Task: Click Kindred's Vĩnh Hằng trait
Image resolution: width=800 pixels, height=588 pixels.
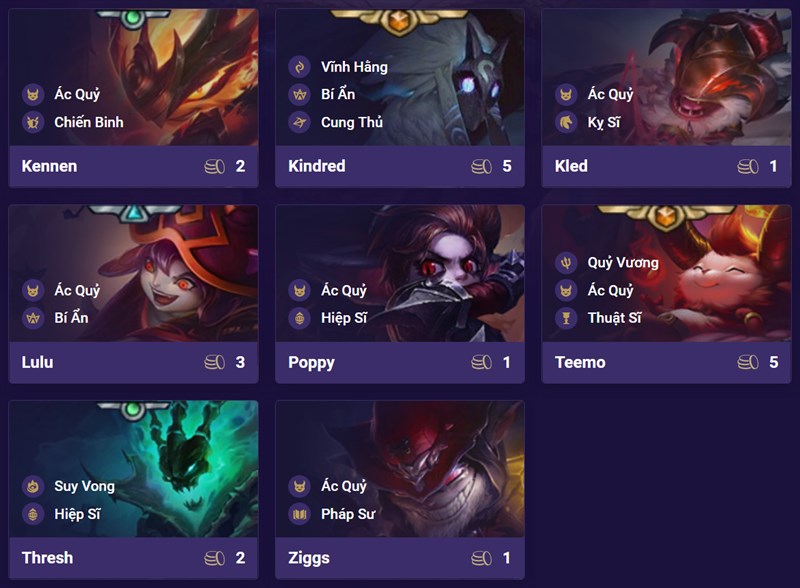Action: [x=353, y=67]
